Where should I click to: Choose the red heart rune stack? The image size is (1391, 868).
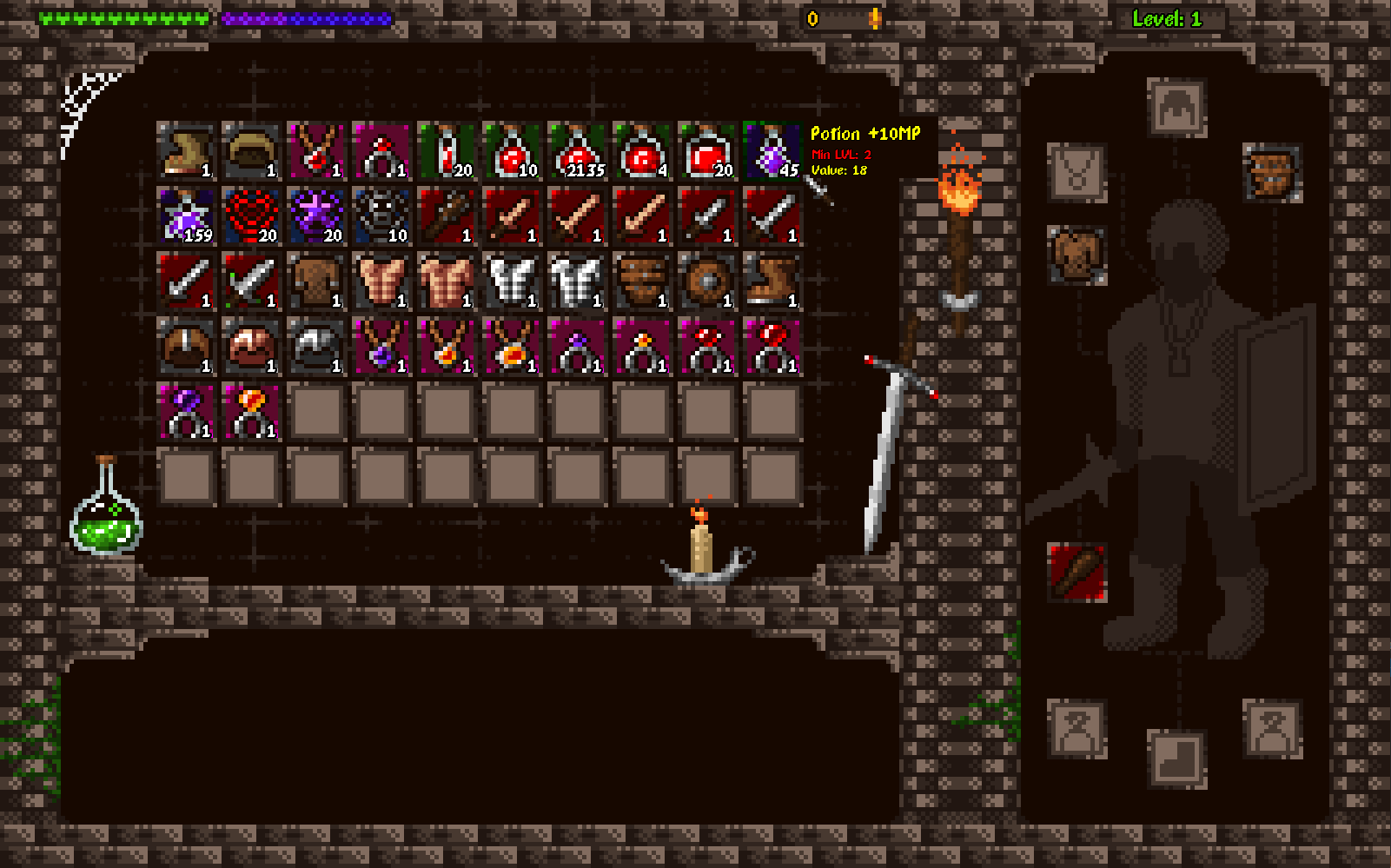pyautogui.click(x=251, y=216)
